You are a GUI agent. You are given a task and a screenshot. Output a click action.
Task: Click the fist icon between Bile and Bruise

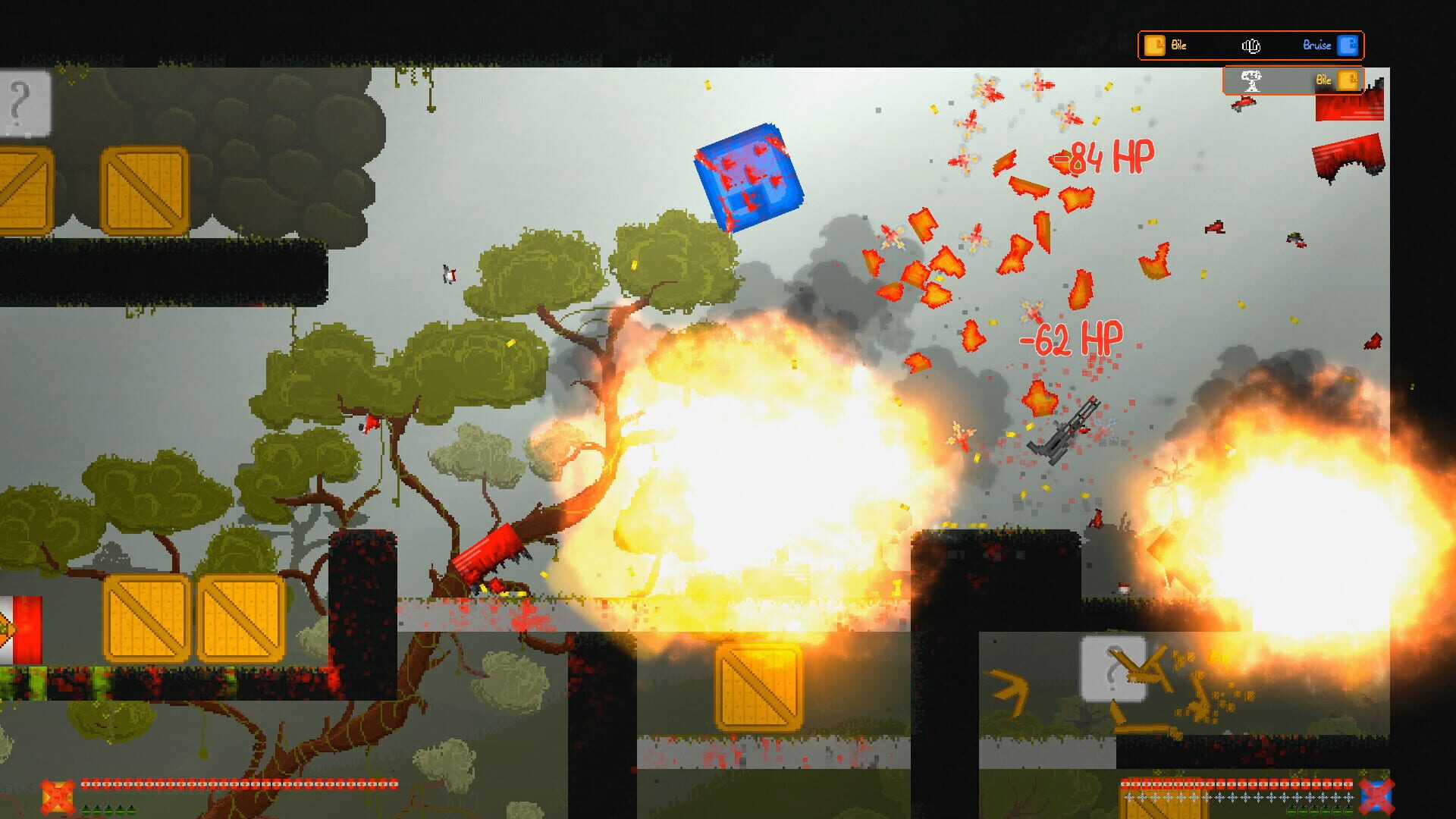tap(1252, 47)
